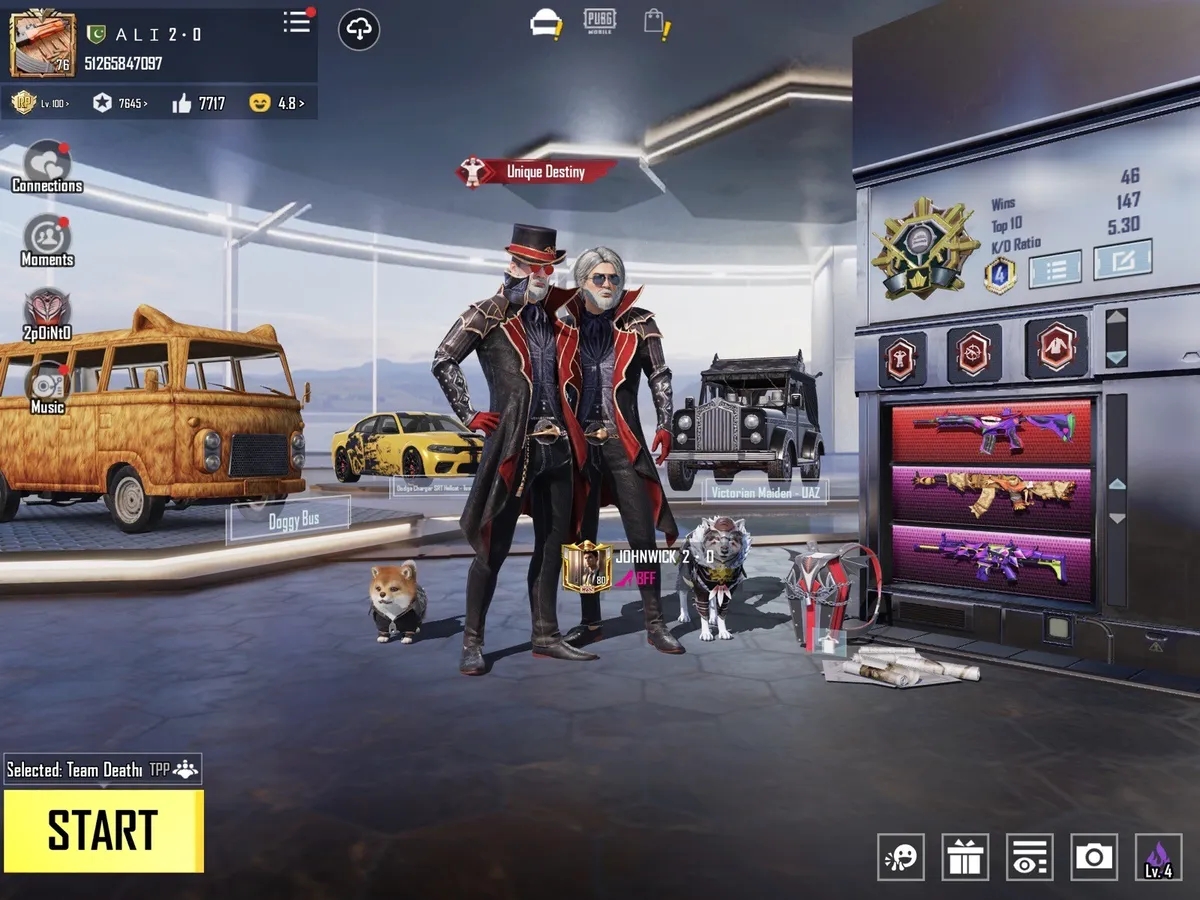1200x900 pixels.
Task: Open the player profile avatar
Action: 42,45
